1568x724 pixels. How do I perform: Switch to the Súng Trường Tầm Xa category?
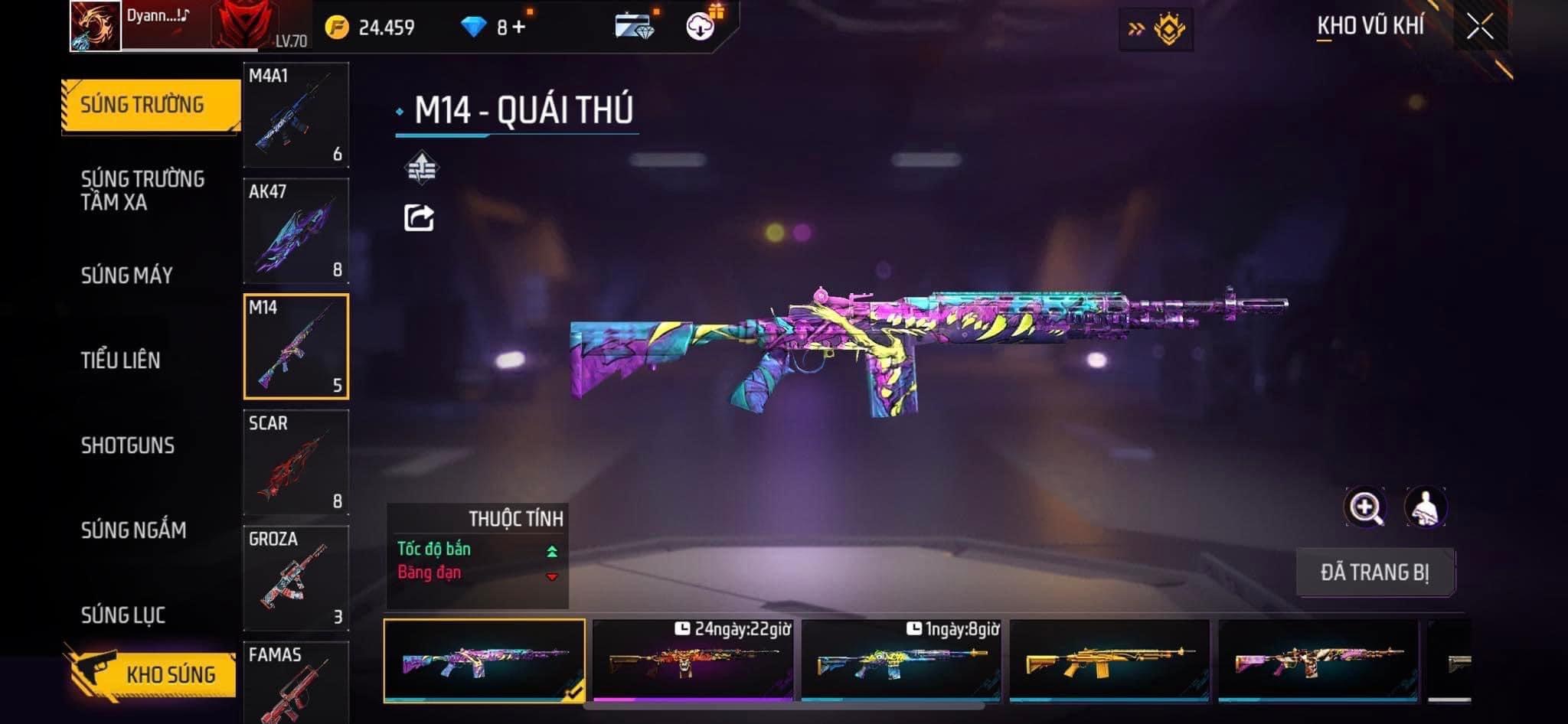click(142, 190)
